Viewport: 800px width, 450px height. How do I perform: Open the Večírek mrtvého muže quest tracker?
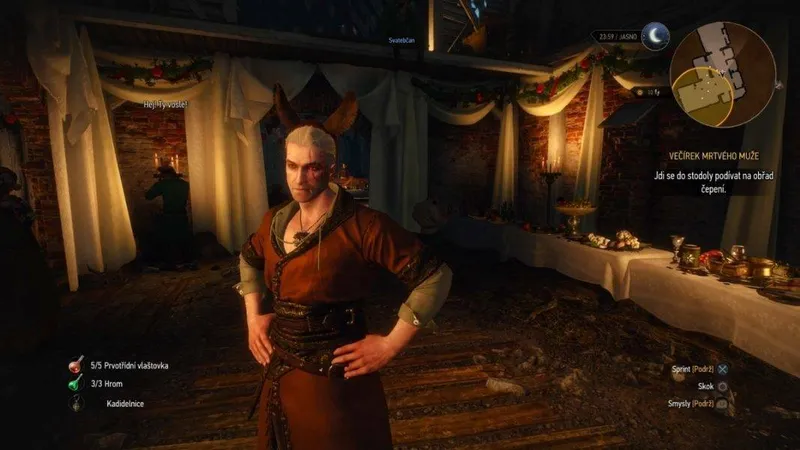(710, 156)
